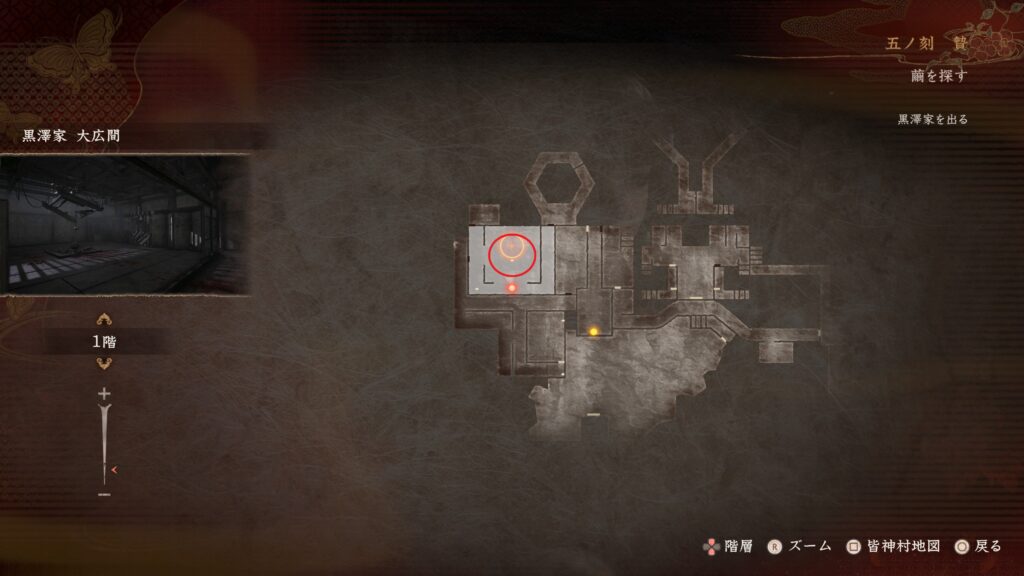This screenshot has width=1024, height=576.
Task: Select the 繭を探す objective
Action: (940, 76)
